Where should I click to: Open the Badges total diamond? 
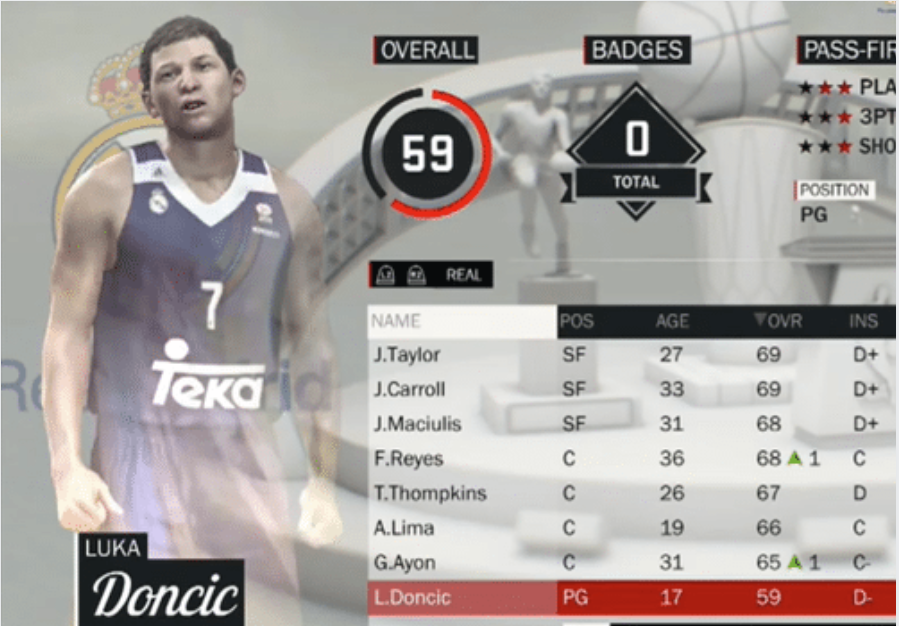pos(636,151)
